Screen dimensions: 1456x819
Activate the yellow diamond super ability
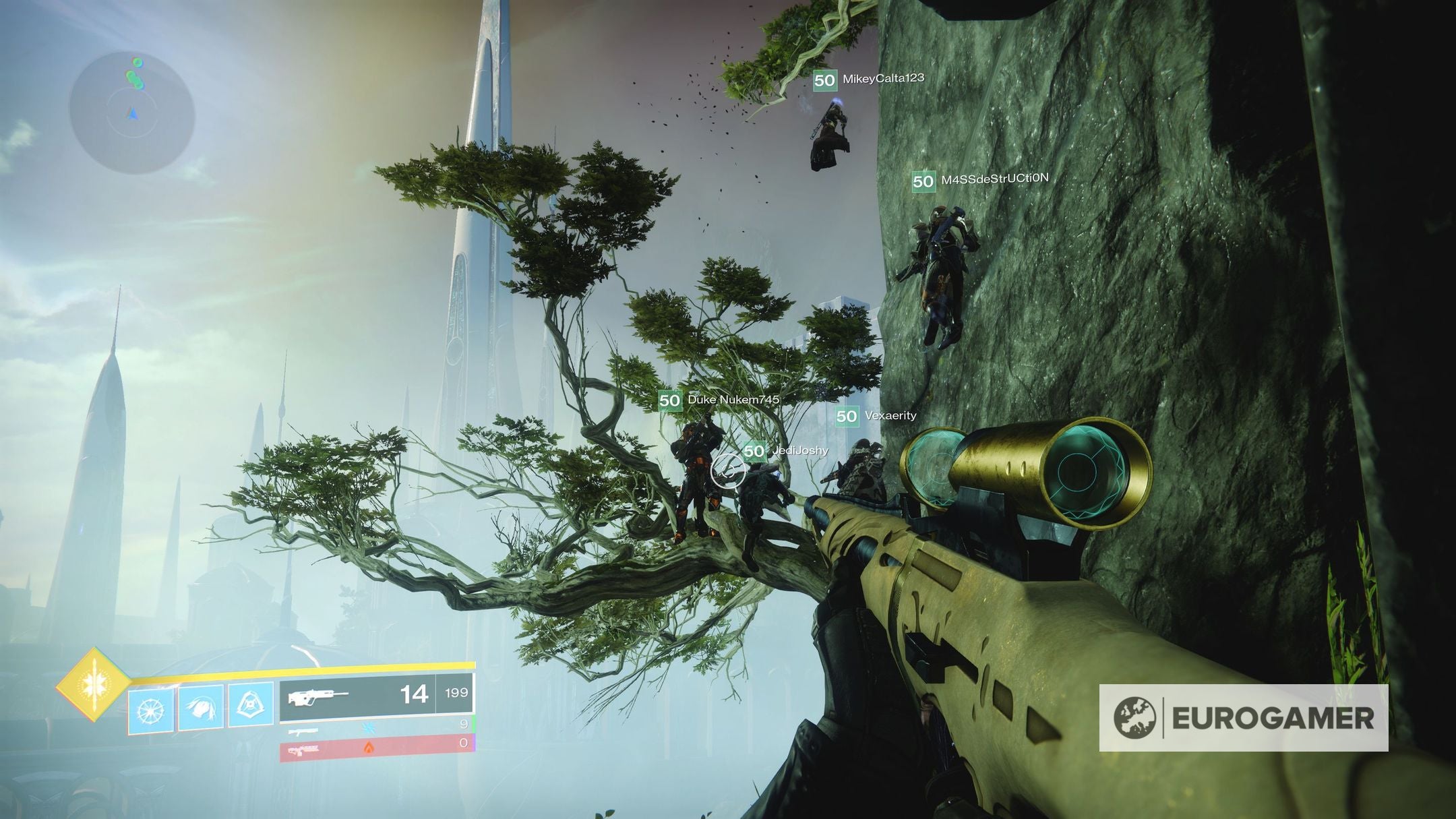click(x=92, y=685)
